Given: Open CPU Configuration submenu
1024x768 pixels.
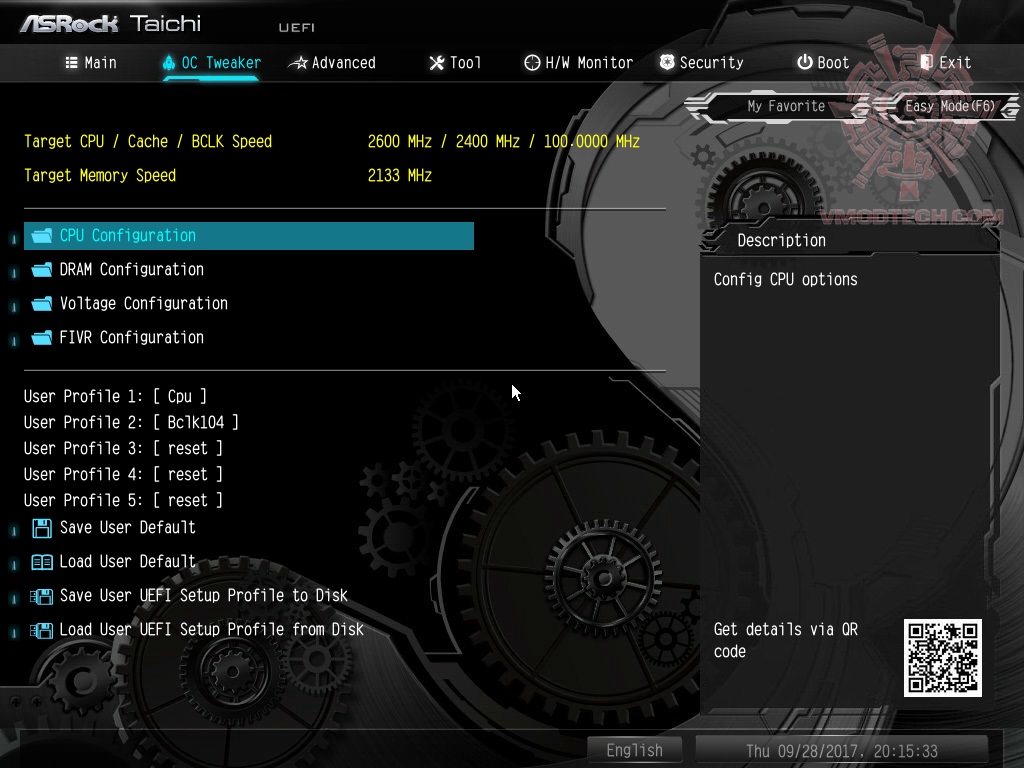Looking at the screenshot, I should pyautogui.click(x=128, y=236).
